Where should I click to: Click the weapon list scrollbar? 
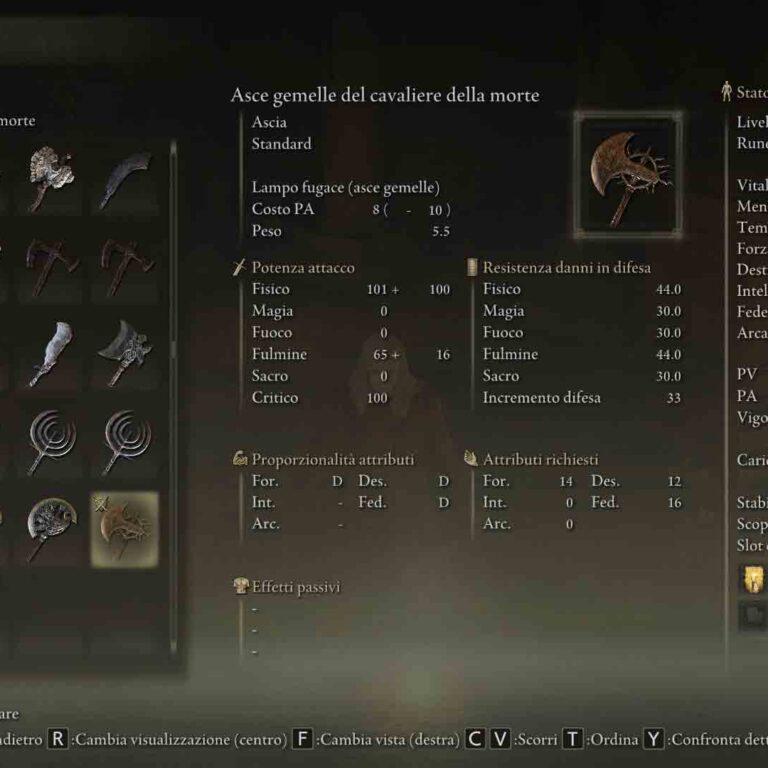(x=173, y=250)
